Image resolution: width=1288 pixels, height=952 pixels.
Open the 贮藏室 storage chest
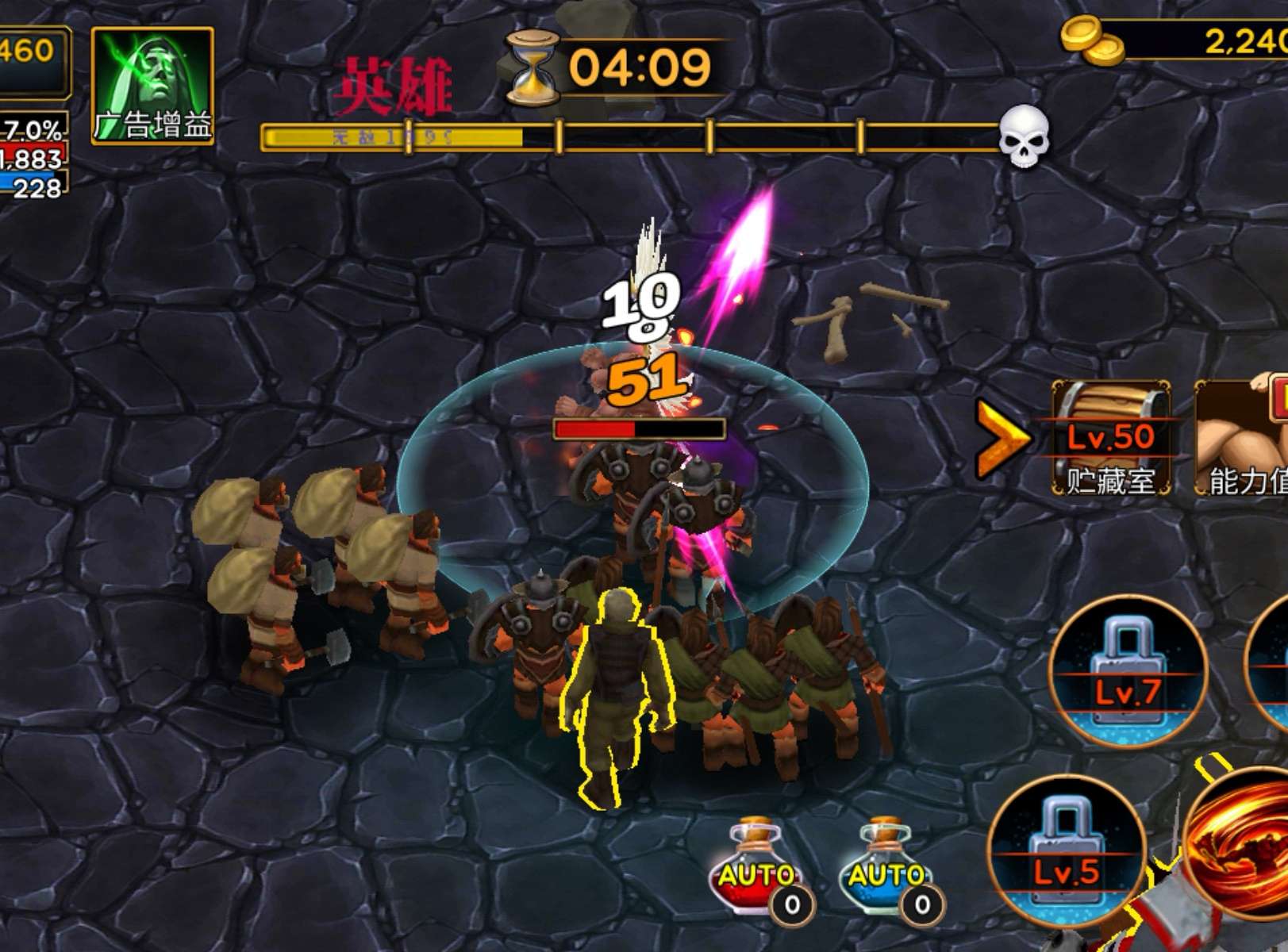1110,438
